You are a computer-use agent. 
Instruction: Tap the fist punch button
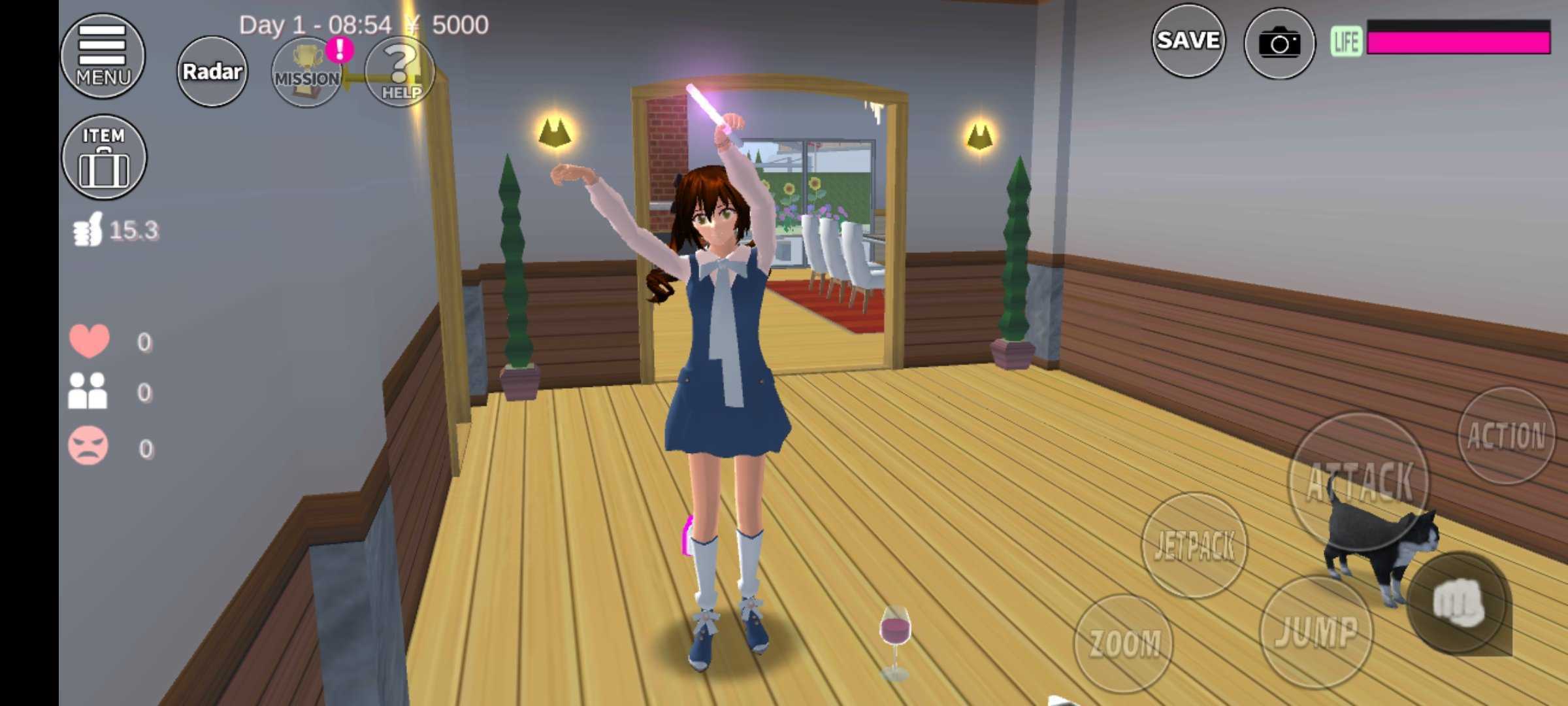(x=1458, y=603)
